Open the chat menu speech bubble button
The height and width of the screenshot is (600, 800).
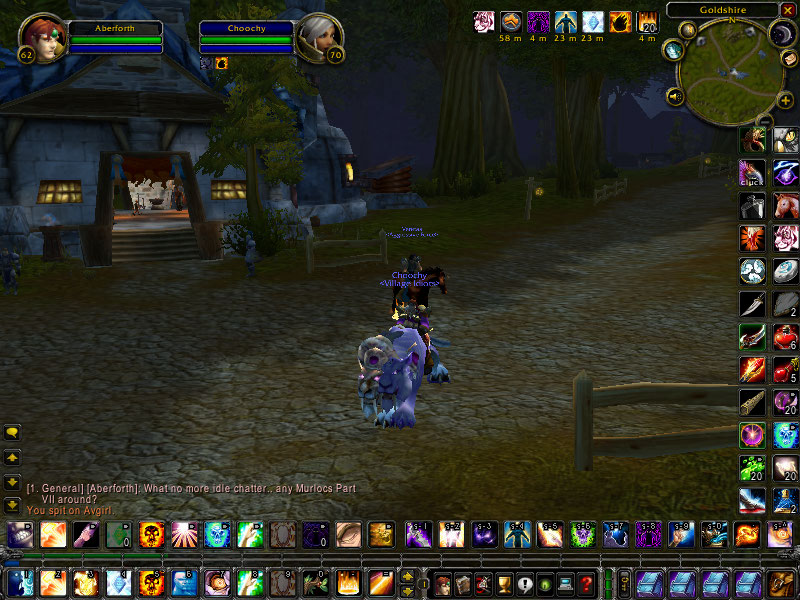(x=12, y=433)
